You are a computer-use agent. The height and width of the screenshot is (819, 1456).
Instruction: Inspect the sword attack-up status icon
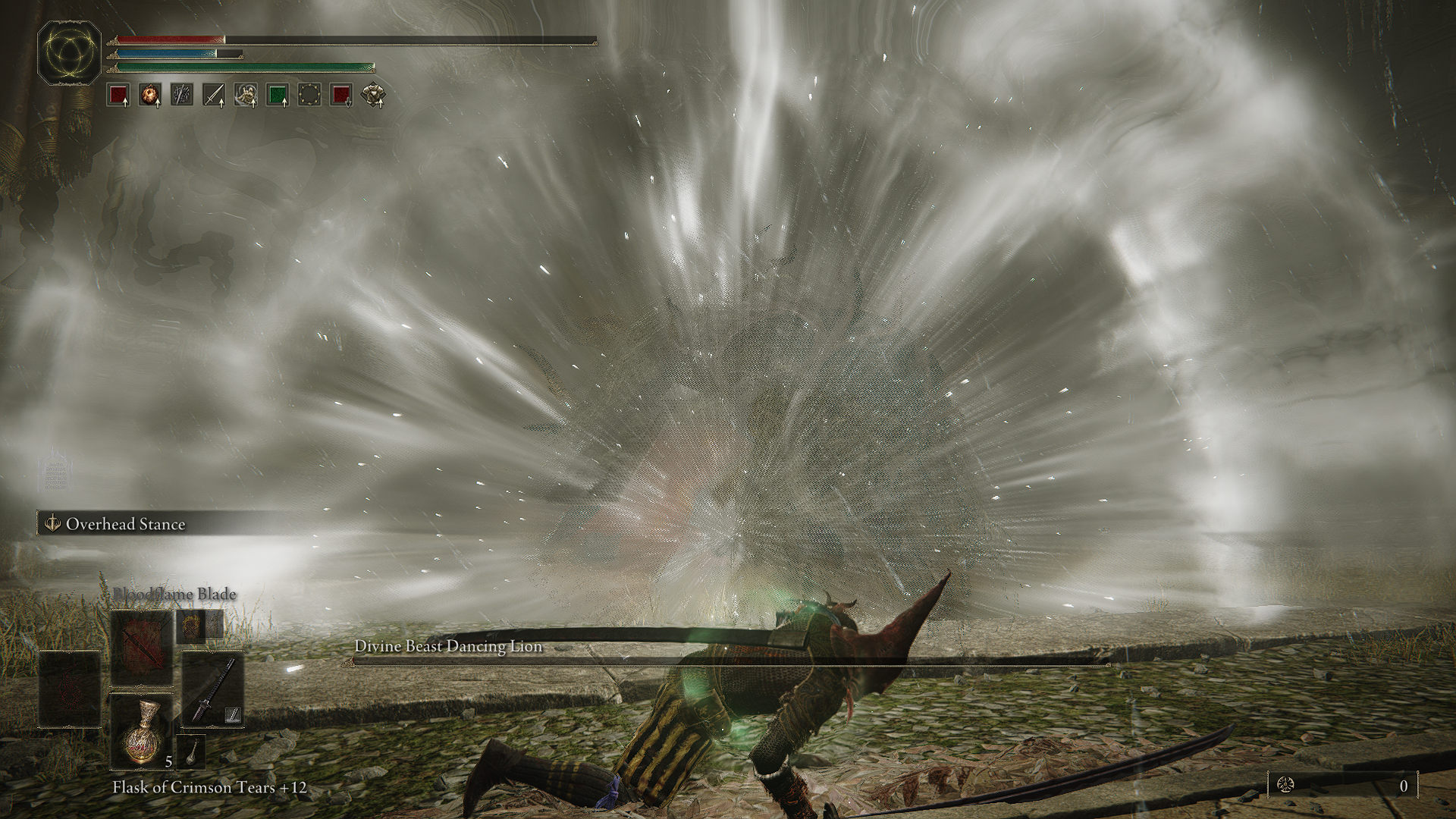pos(213,95)
